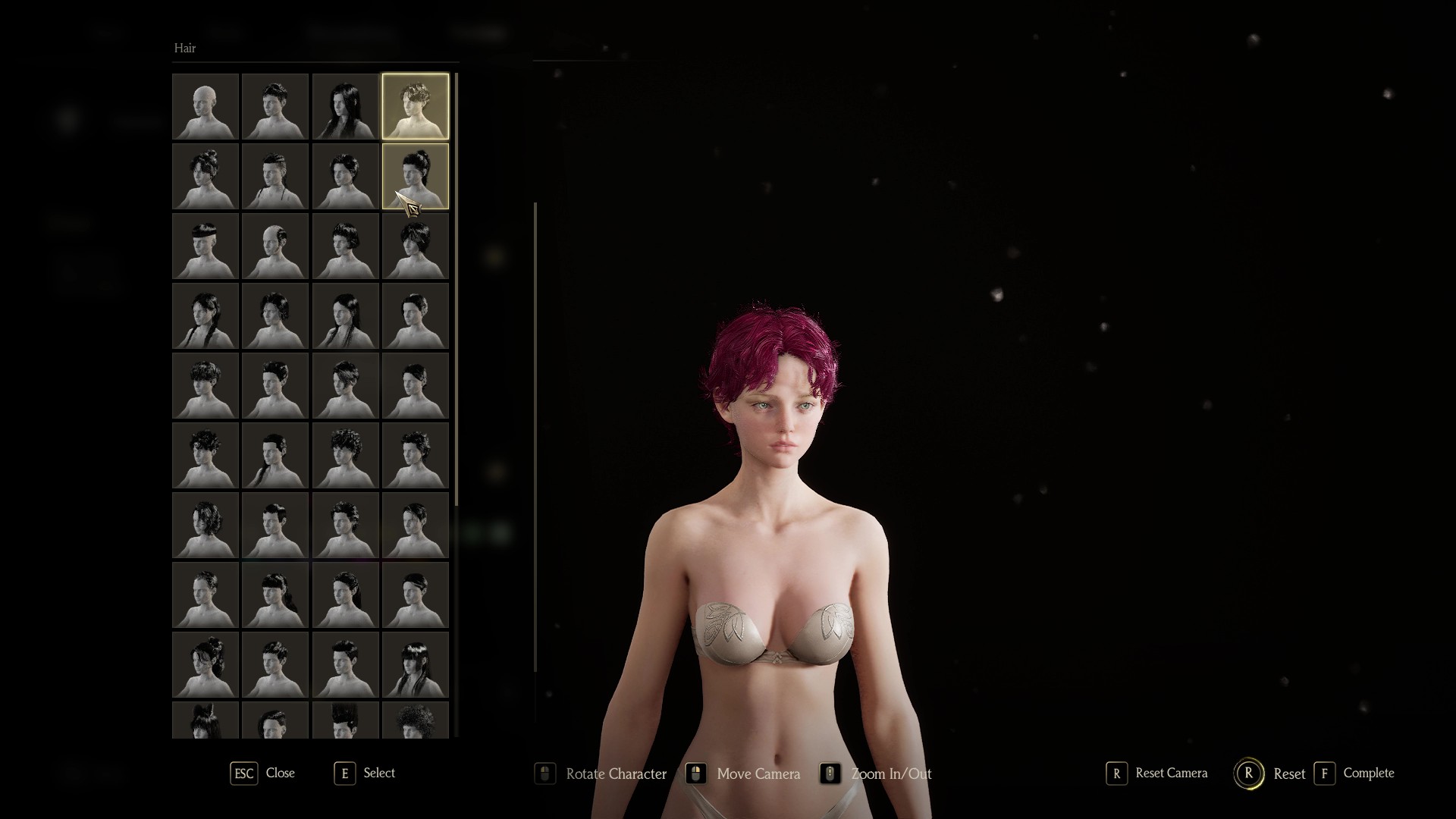Choose the long straight loose hair thumbnail
Image resolution: width=1456 pixels, height=819 pixels.
(345, 106)
